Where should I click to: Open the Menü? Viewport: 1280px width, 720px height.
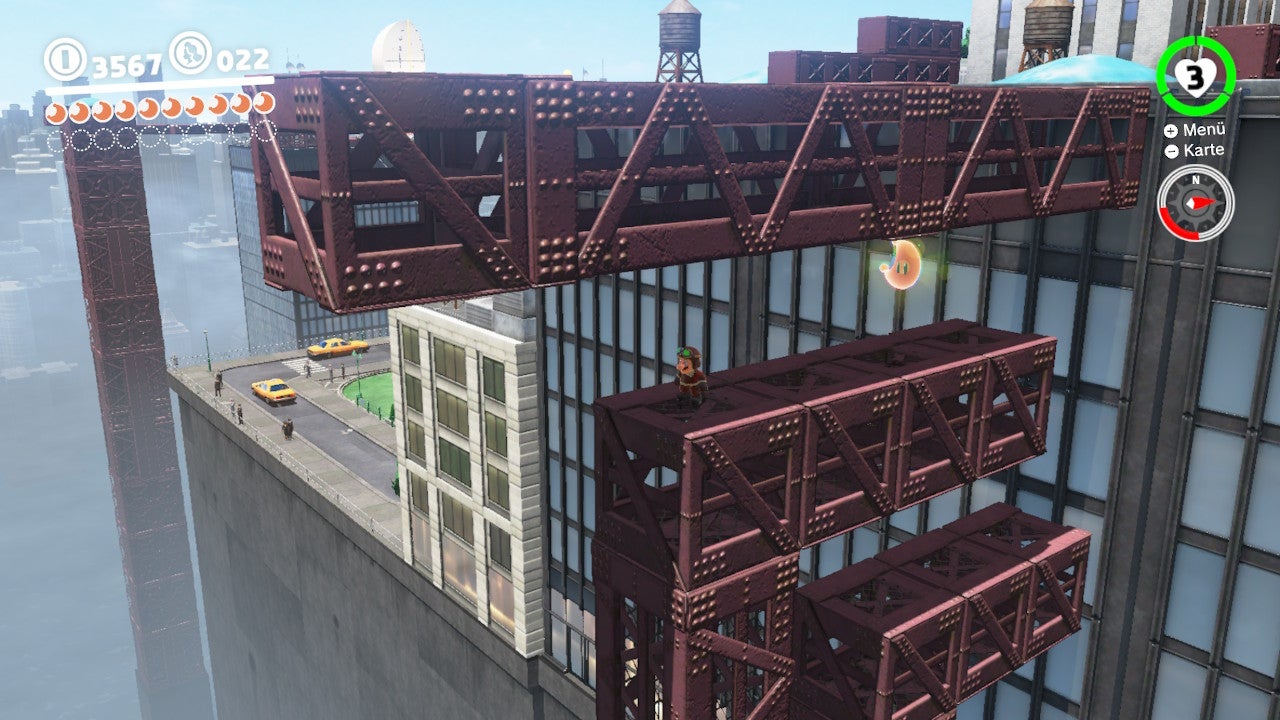(1205, 129)
